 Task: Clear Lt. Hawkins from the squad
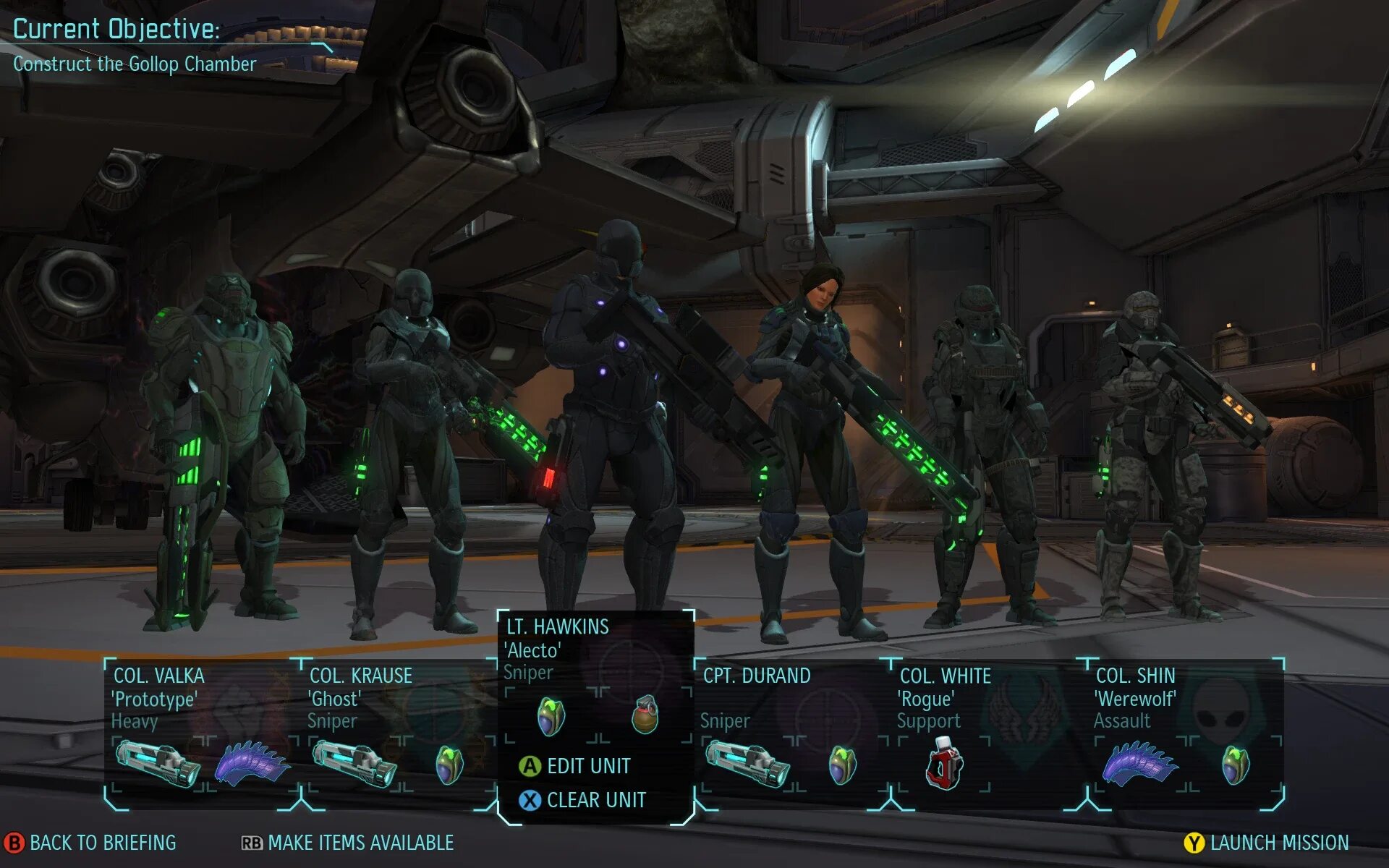pos(582,800)
